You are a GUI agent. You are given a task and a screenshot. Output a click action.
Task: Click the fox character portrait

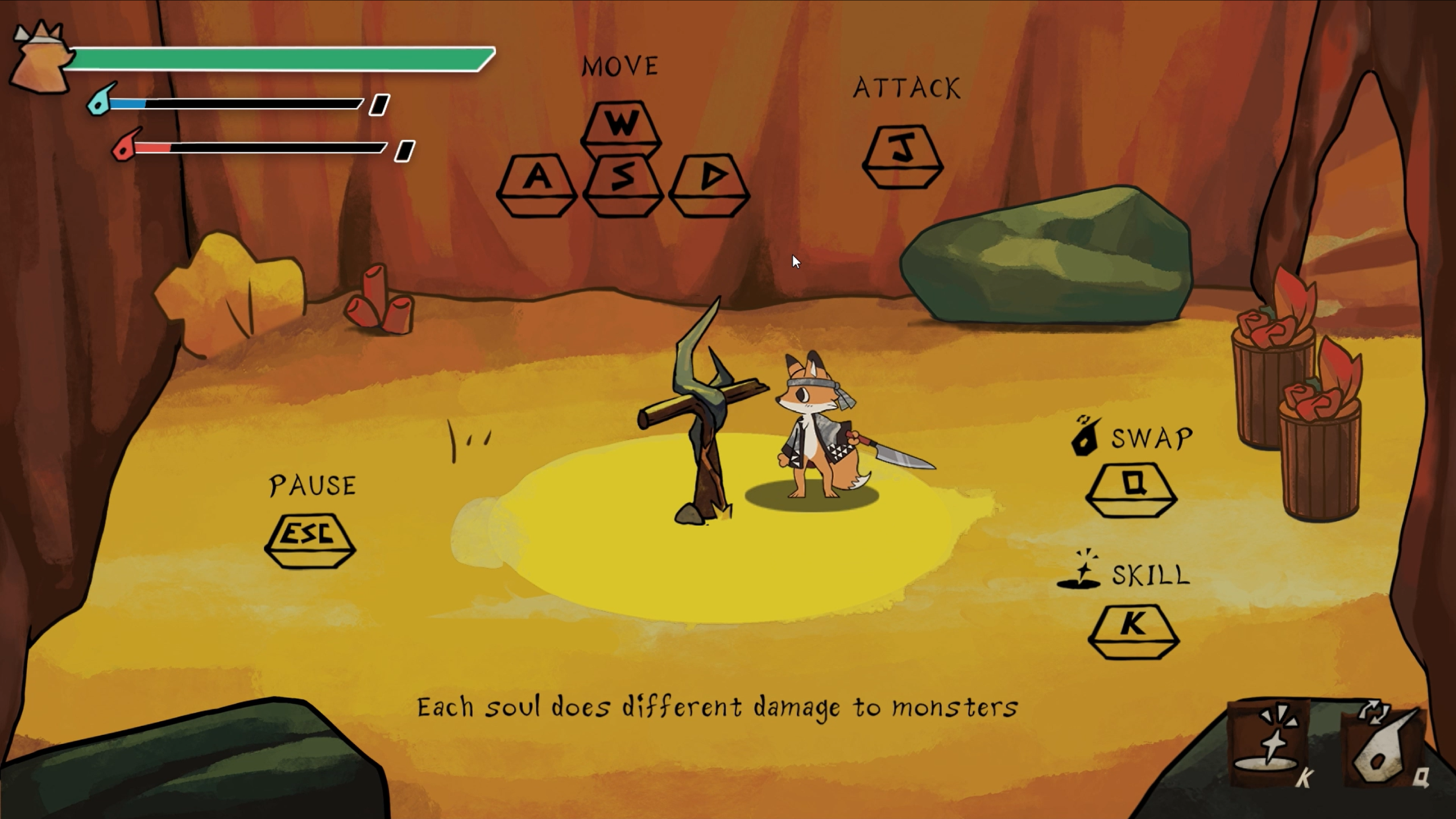41,58
